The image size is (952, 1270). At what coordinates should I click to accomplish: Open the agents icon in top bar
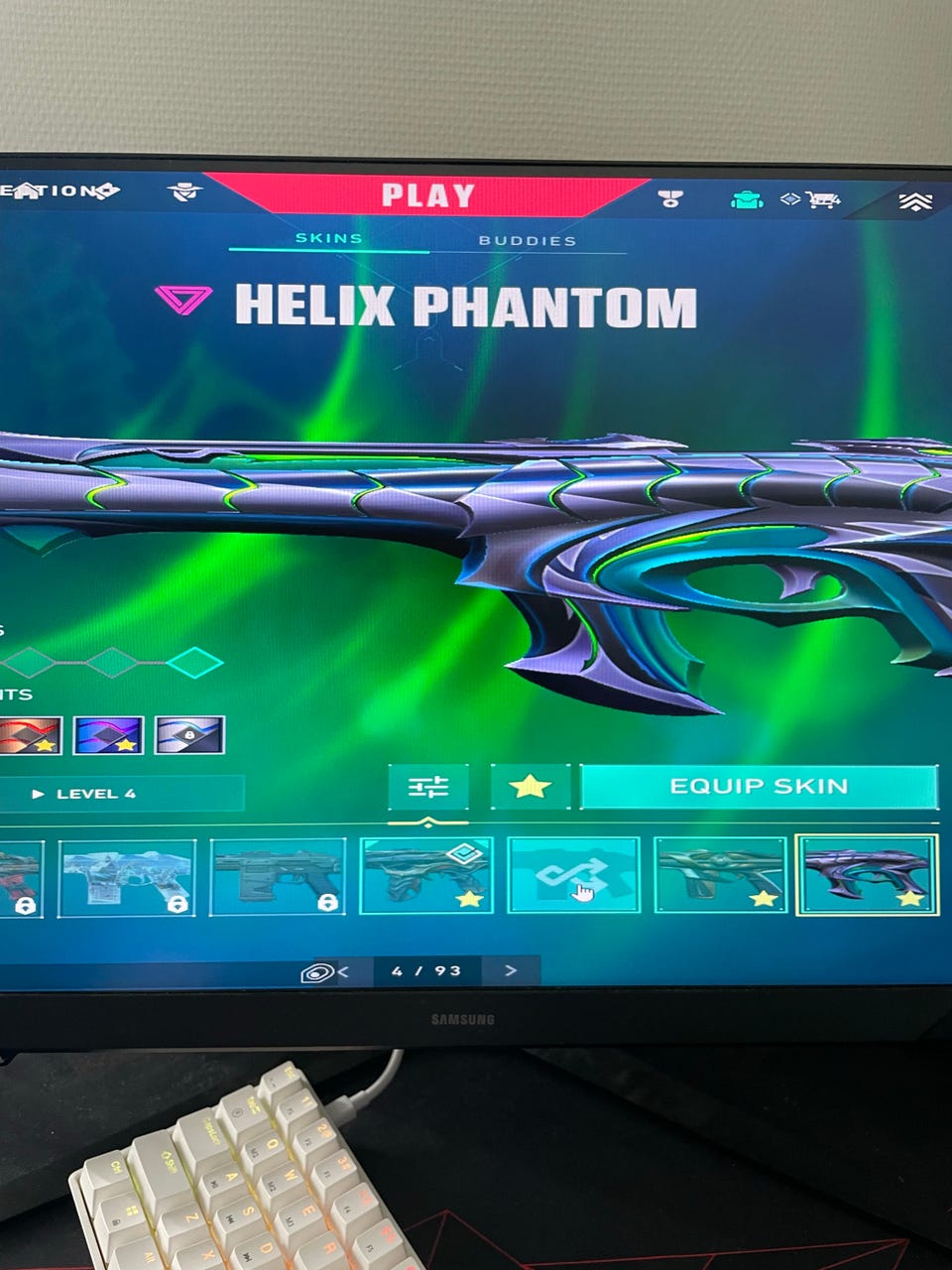[x=184, y=190]
